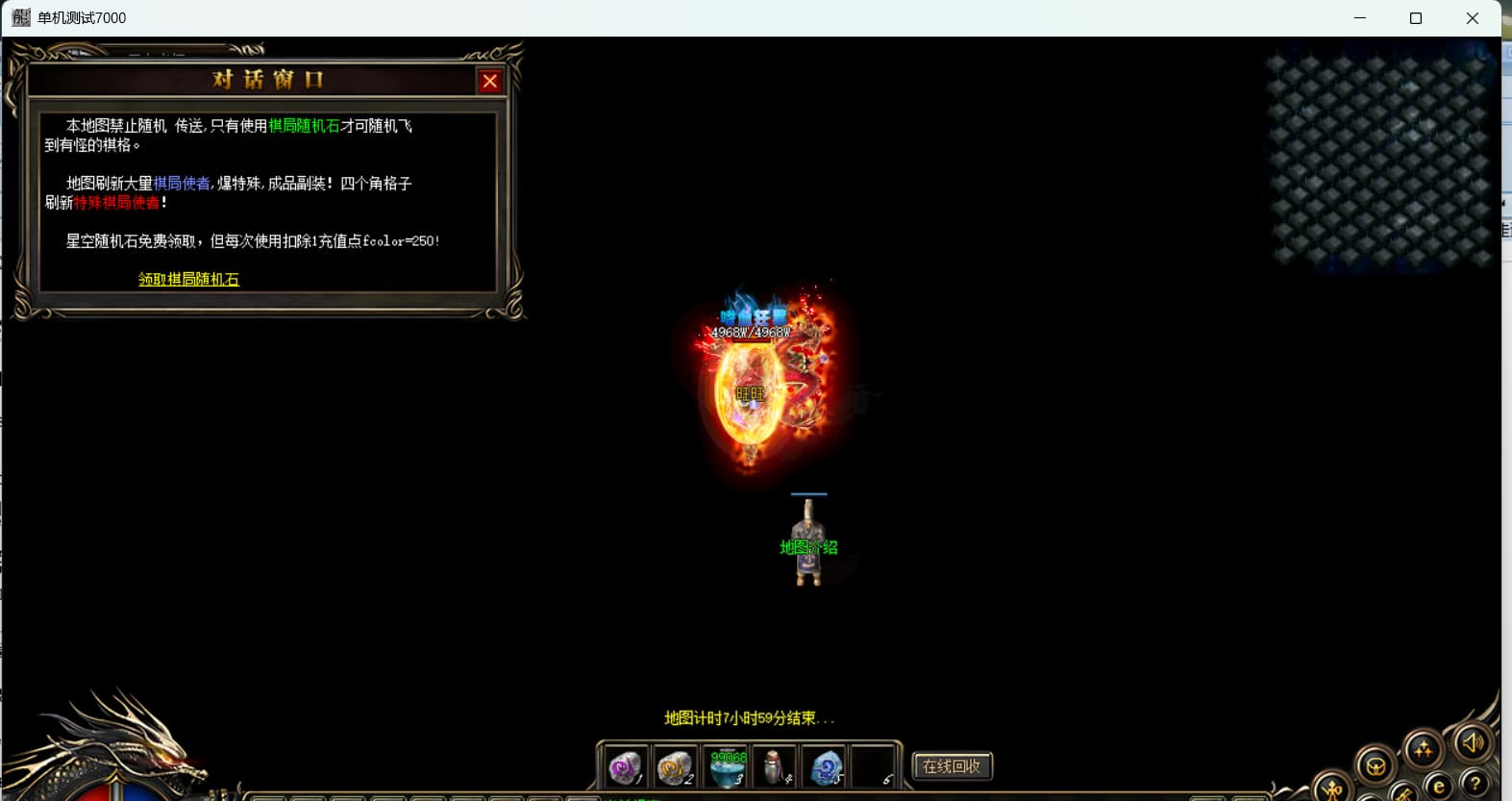Viewport: 1512px width, 801px height.
Task: Open help with the question mark button
Action: pos(1475,784)
